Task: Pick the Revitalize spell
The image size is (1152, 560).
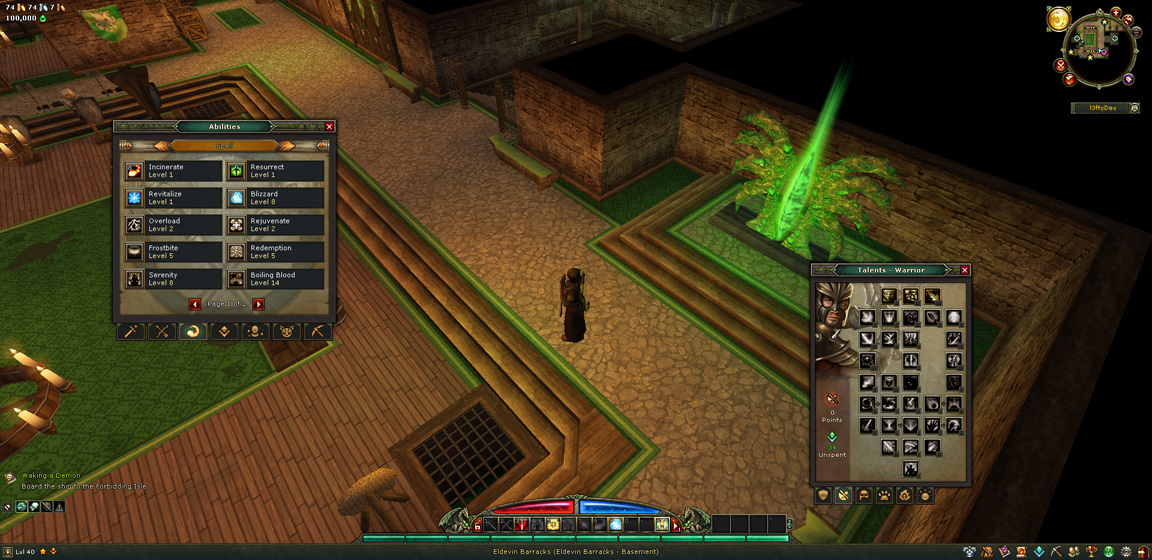Action: (x=172, y=198)
